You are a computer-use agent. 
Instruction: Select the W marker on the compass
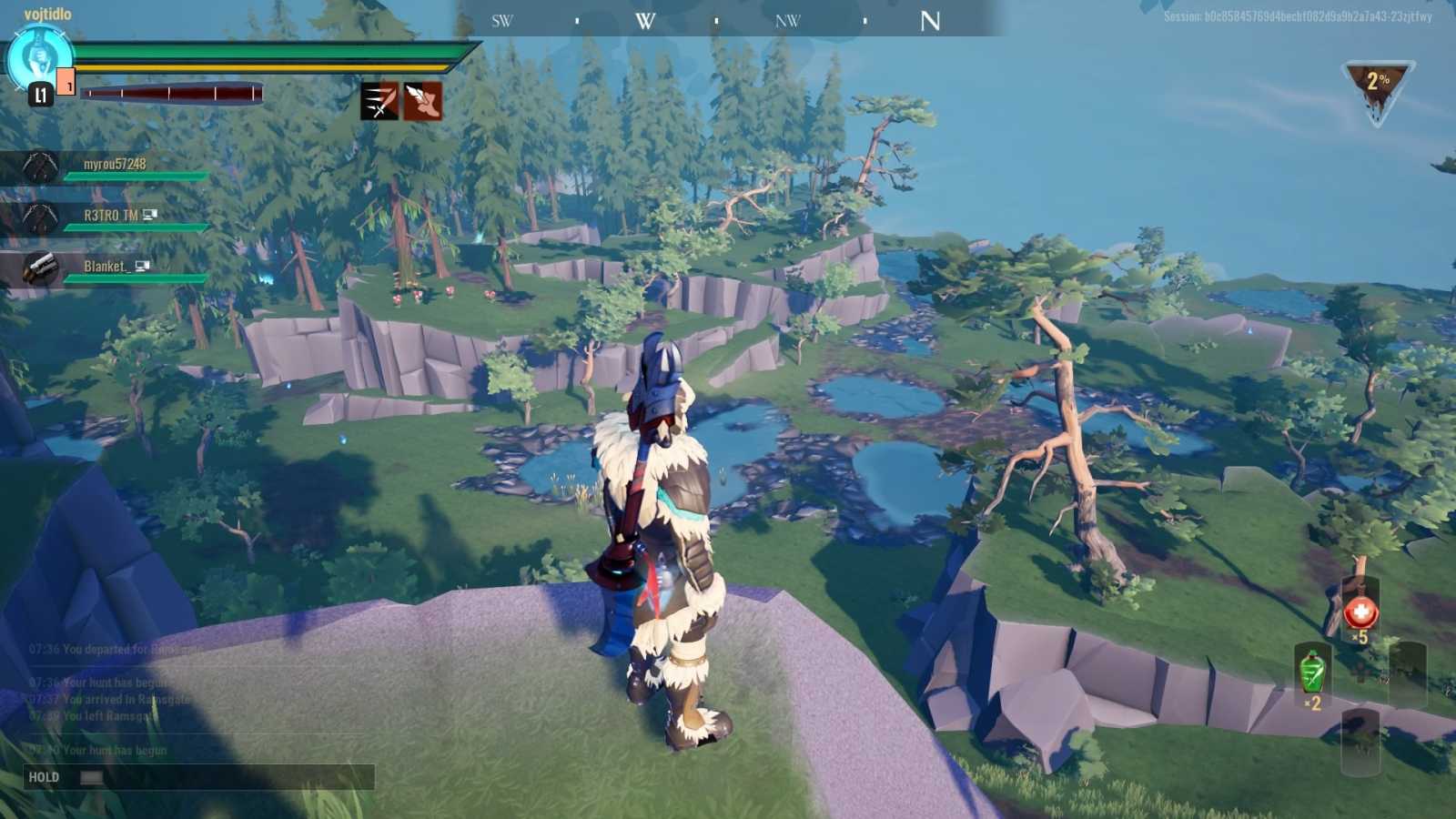[x=644, y=21]
